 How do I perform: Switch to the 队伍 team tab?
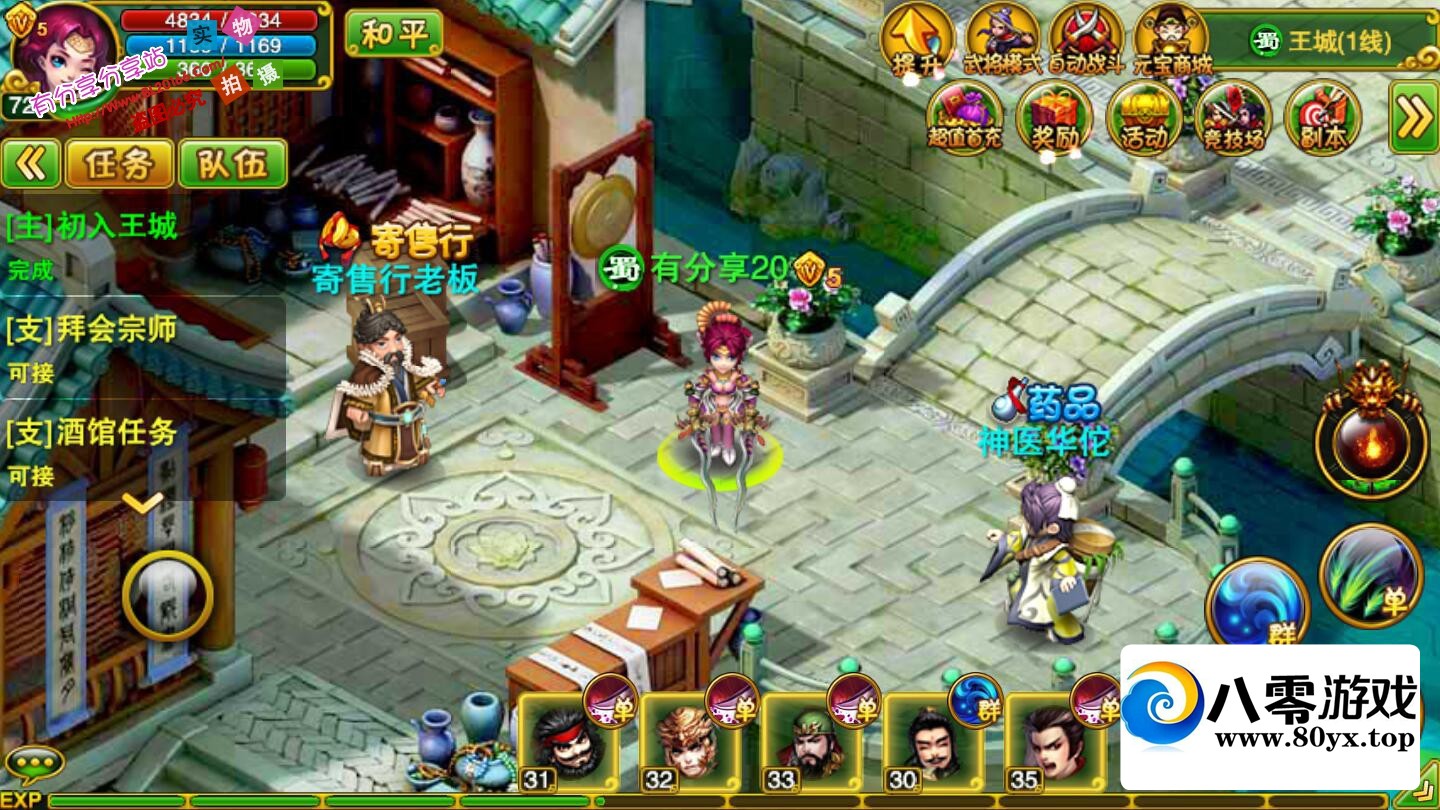233,164
